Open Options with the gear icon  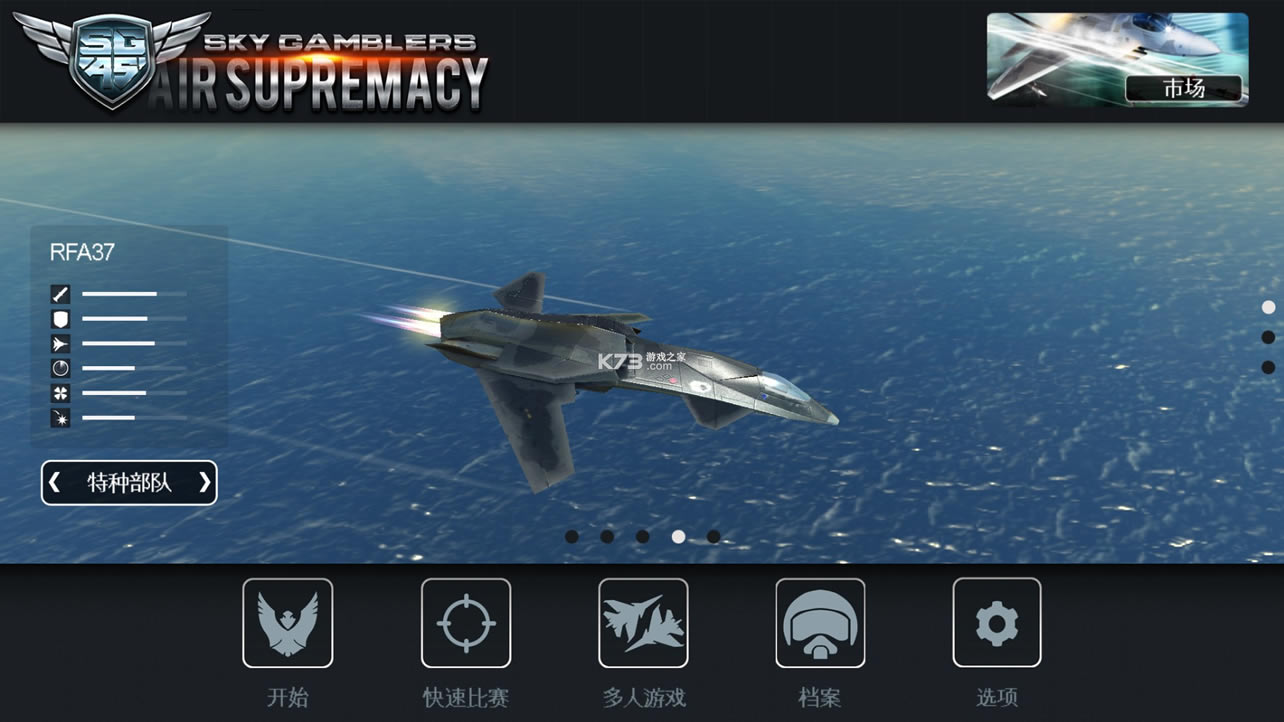(997, 622)
